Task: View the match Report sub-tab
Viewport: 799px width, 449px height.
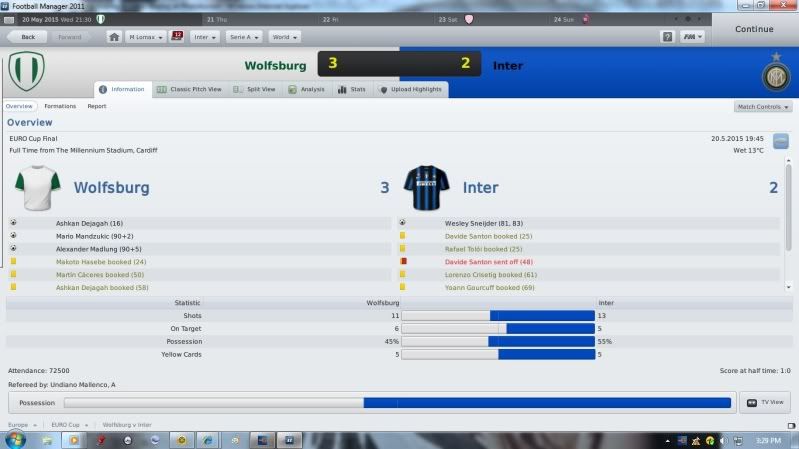Action: tap(97, 106)
